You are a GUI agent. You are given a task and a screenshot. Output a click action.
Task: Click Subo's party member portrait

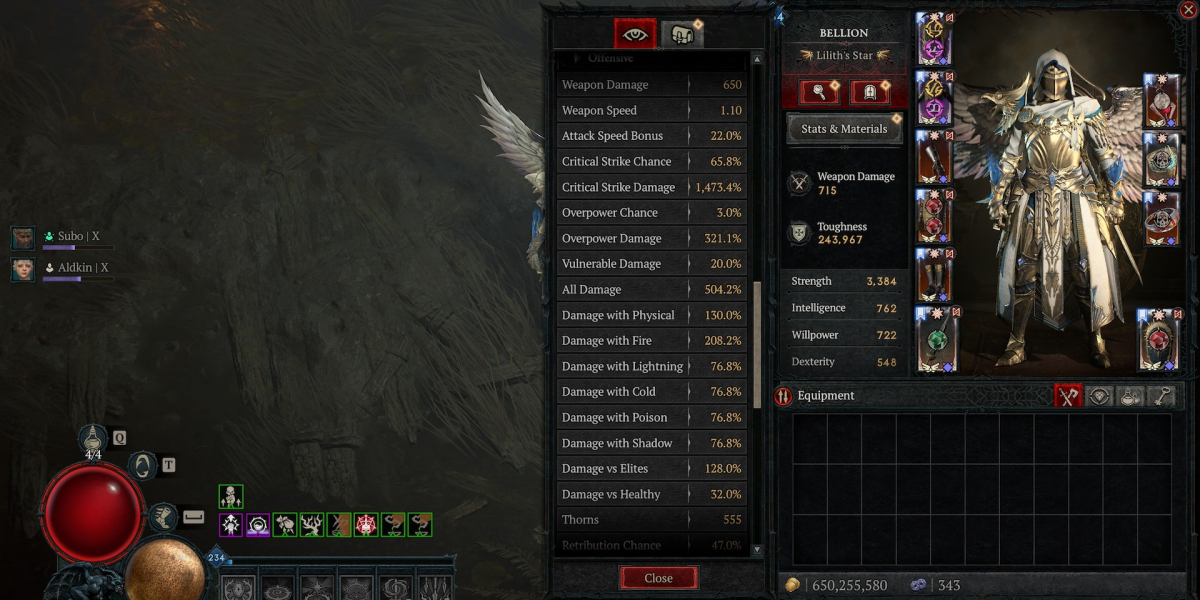[x=23, y=238]
